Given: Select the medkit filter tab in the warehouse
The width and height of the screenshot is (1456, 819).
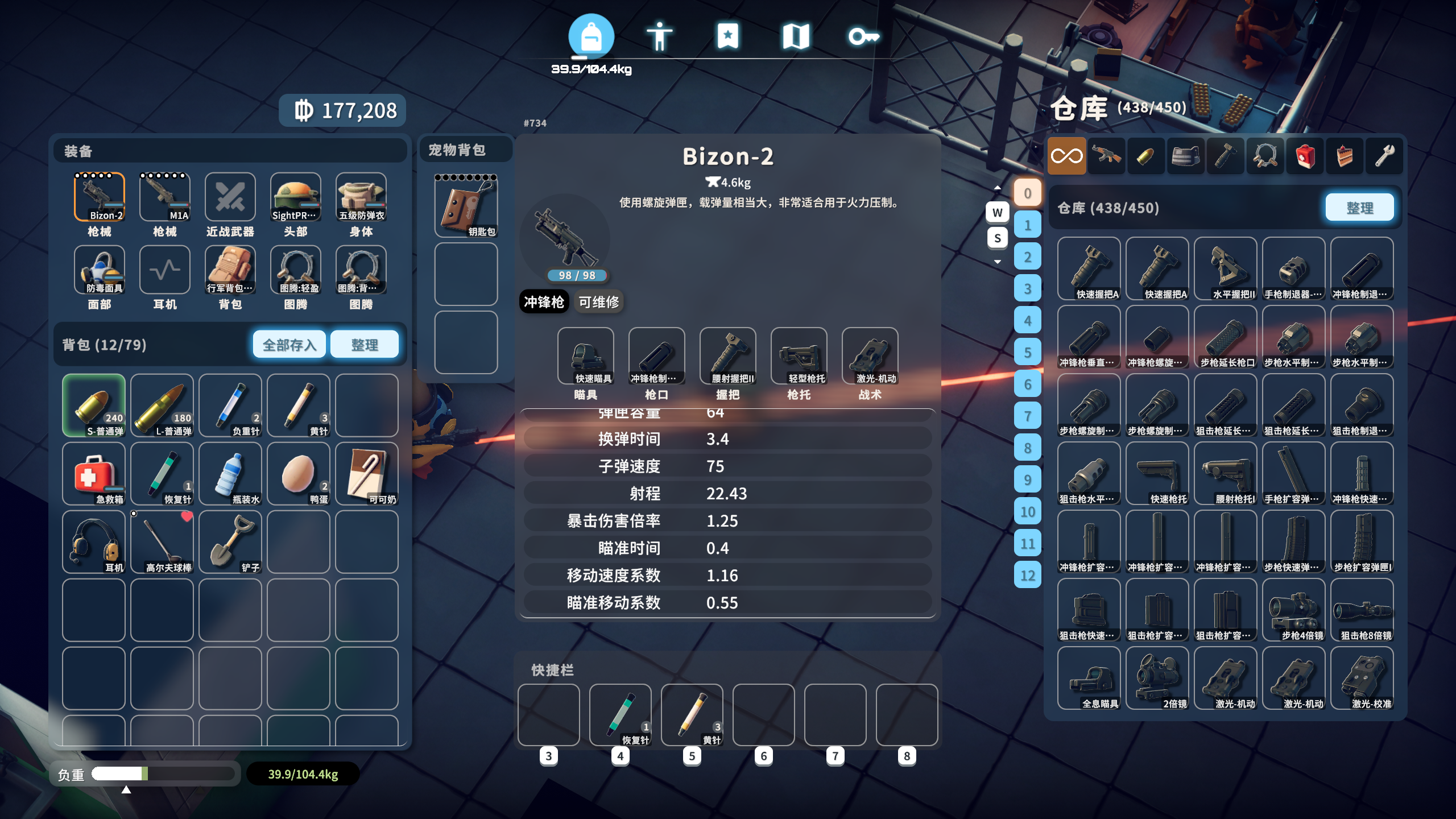Looking at the screenshot, I should click(1305, 155).
